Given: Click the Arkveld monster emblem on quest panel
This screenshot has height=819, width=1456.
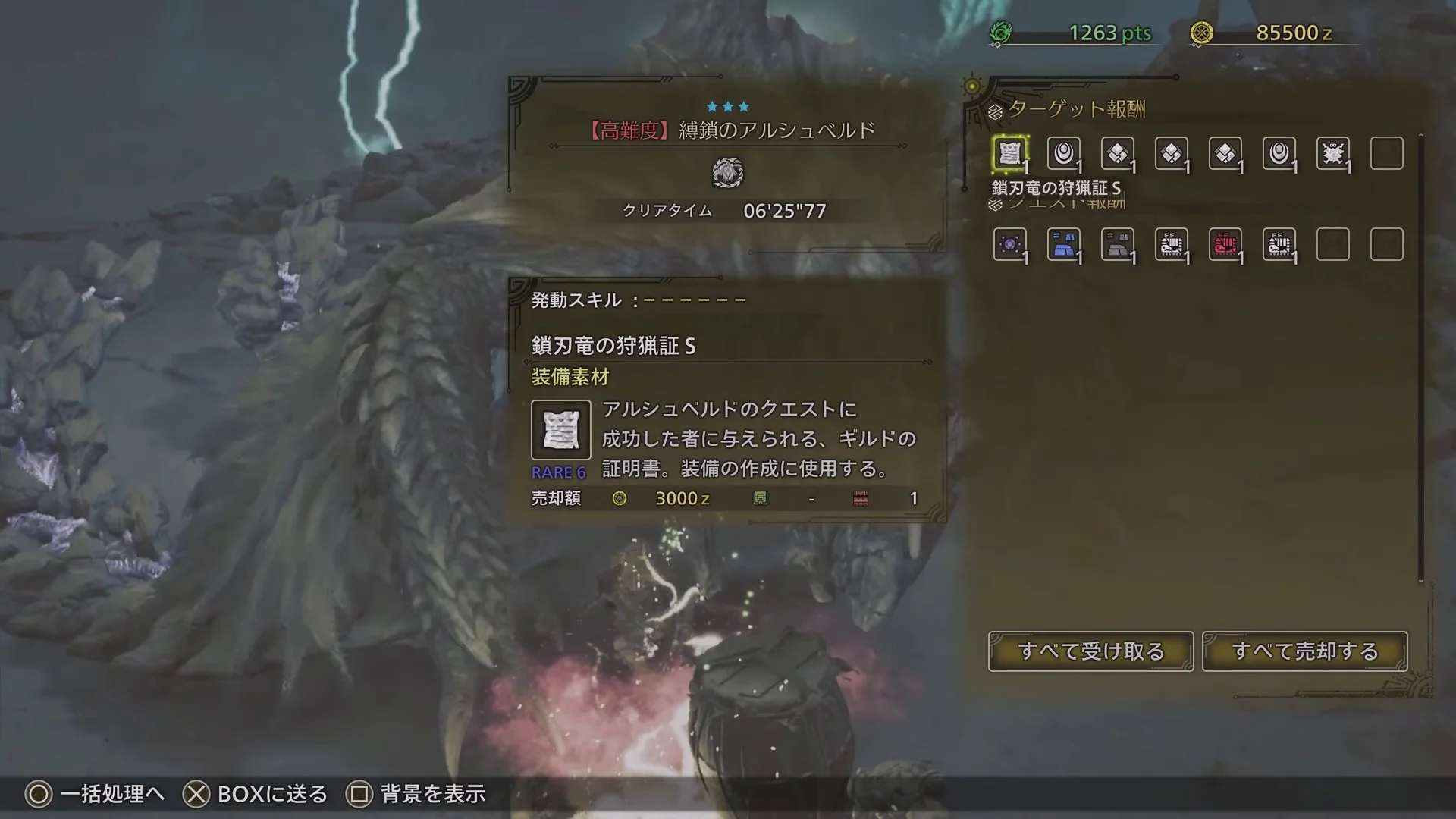Looking at the screenshot, I should click(x=728, y=173).
